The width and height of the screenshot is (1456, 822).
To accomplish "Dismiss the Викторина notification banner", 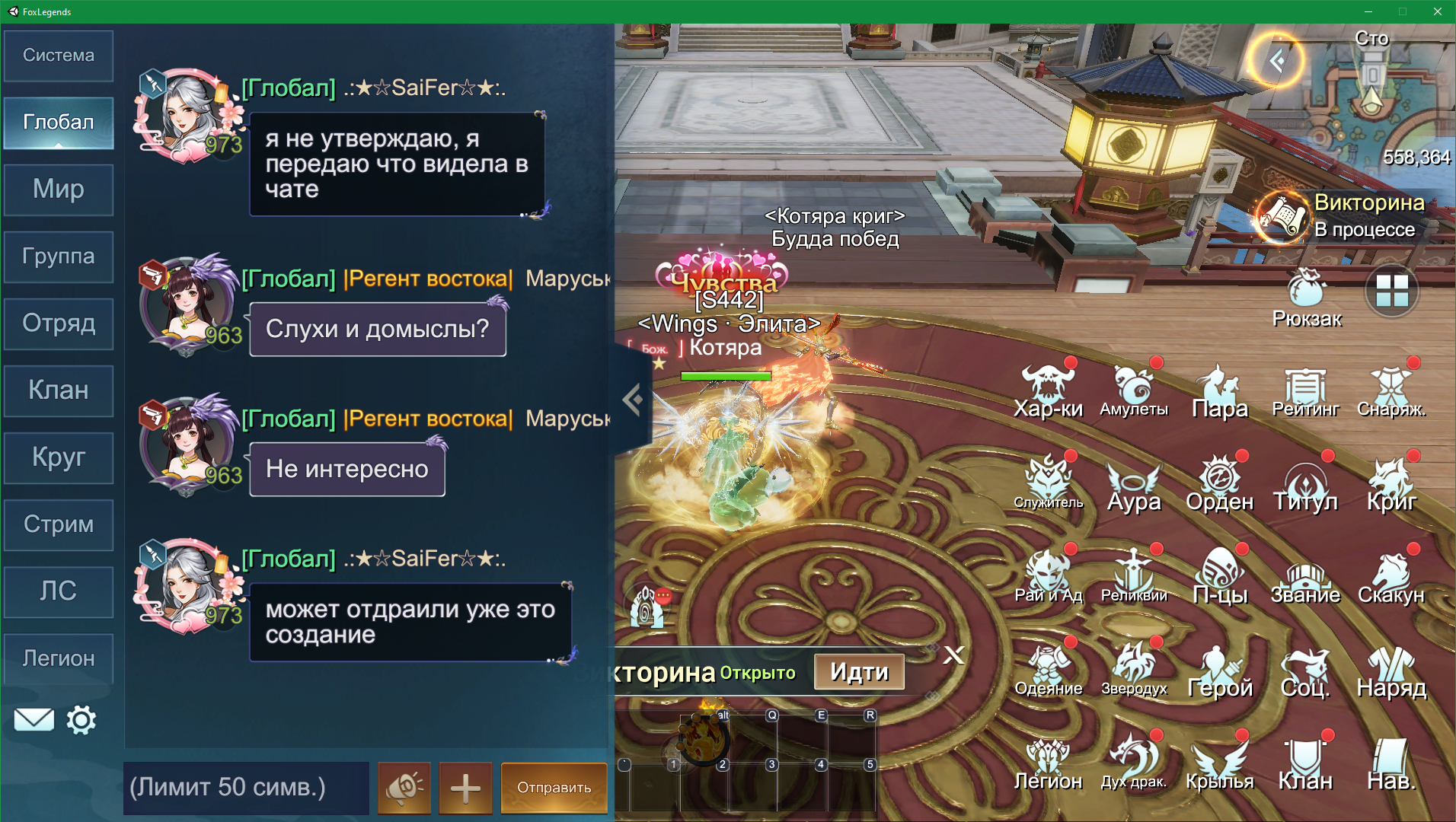I will 953,655.
